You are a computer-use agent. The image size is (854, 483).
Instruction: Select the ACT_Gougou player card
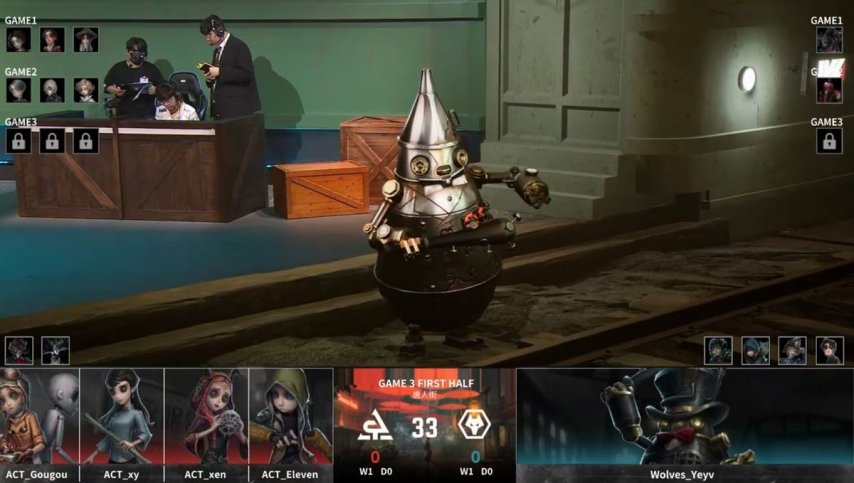pos(40,418)
